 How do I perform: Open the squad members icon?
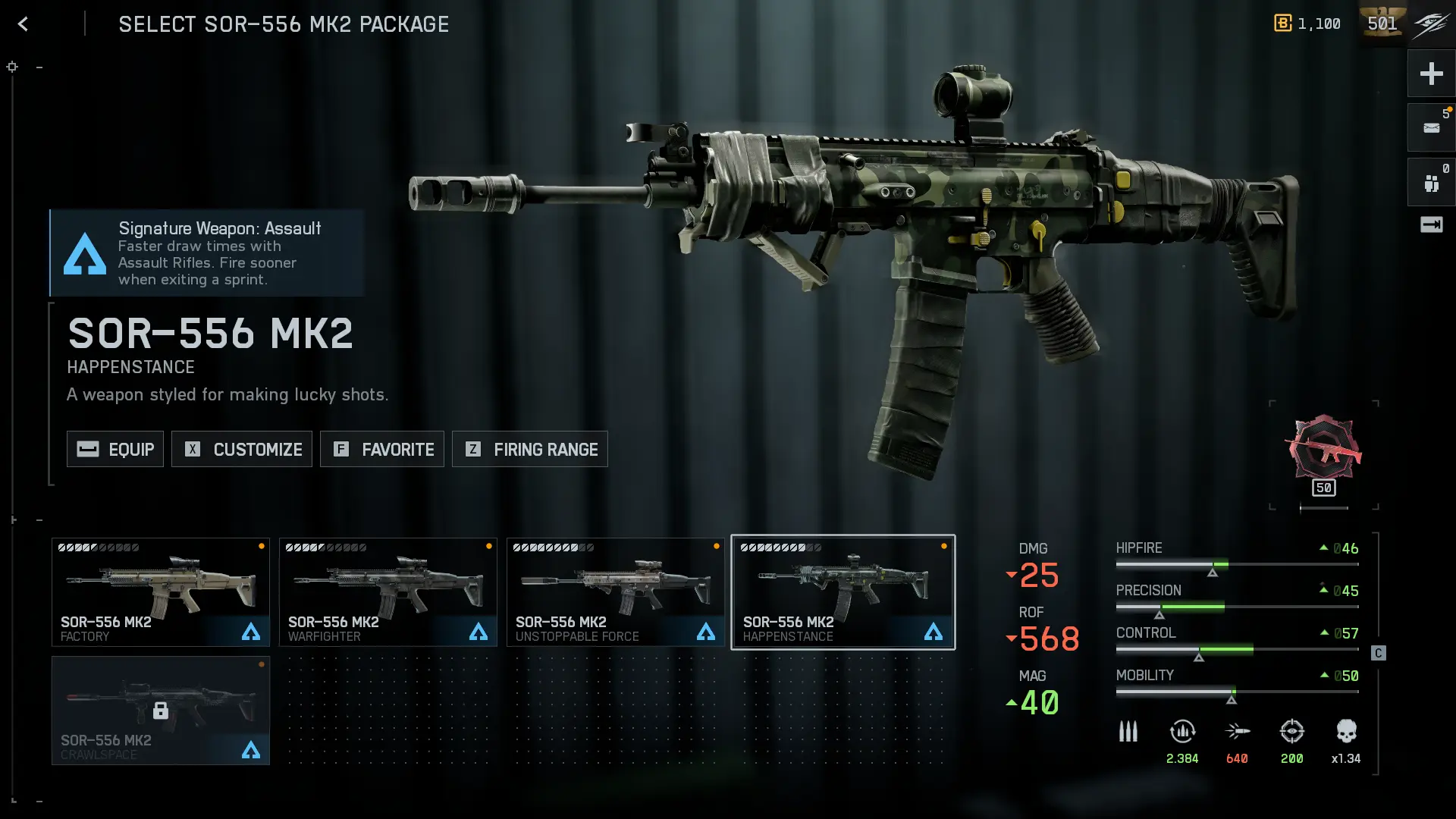(1431, 183)
